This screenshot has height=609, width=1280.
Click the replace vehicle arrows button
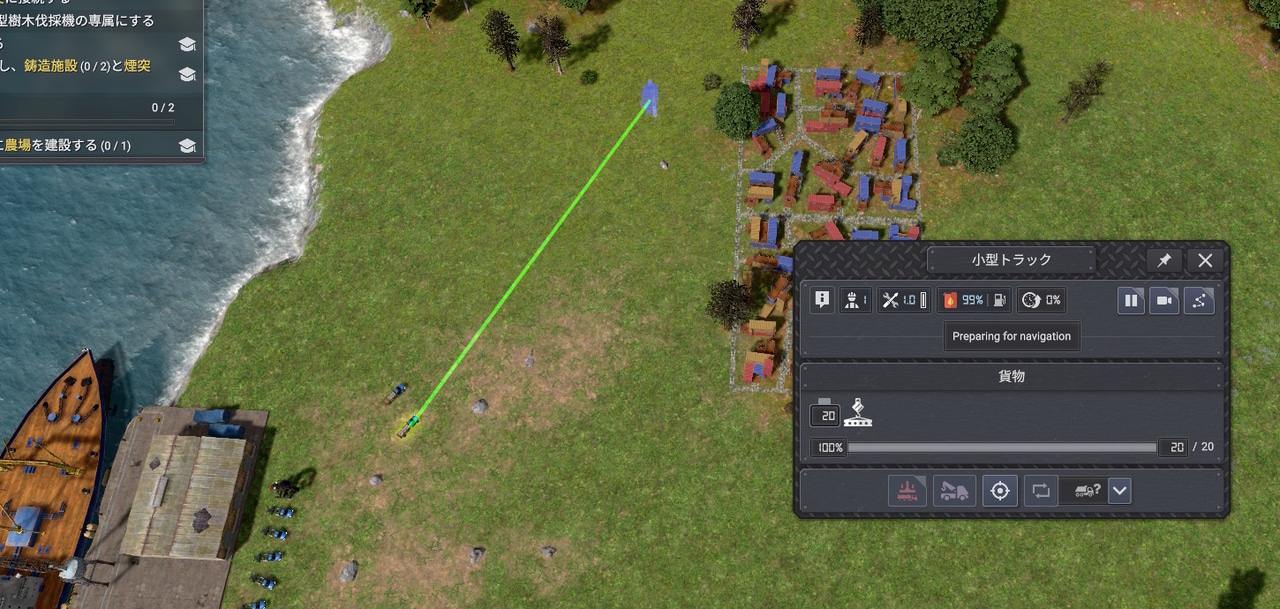1041,491
